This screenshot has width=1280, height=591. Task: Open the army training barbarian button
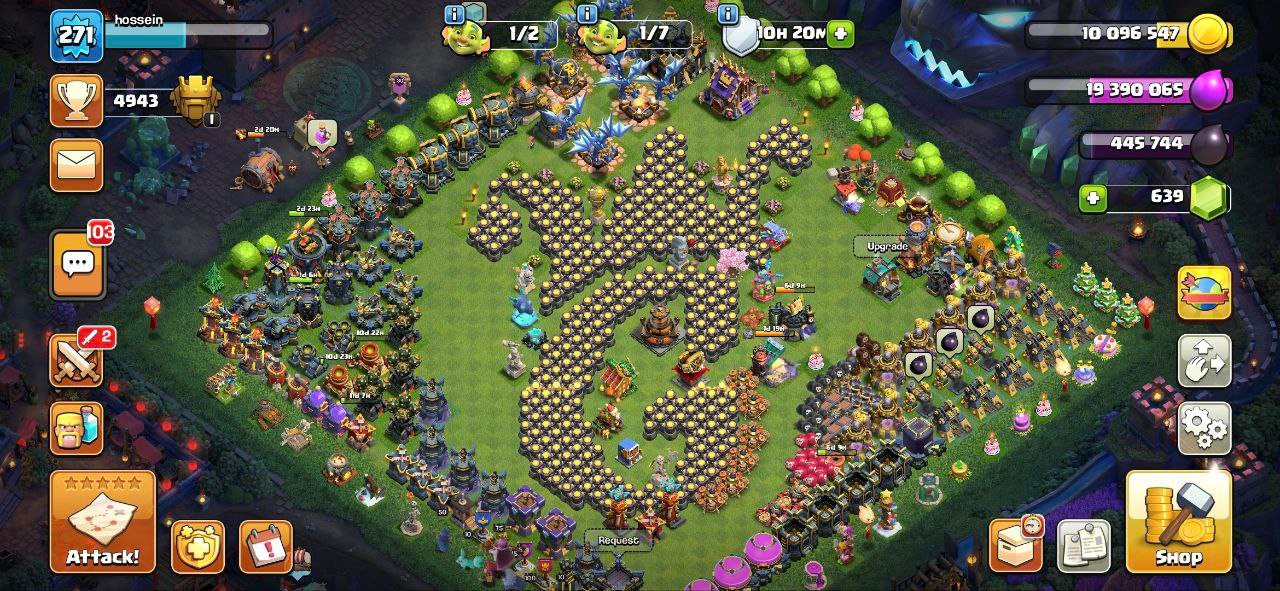tap(77, 428)
